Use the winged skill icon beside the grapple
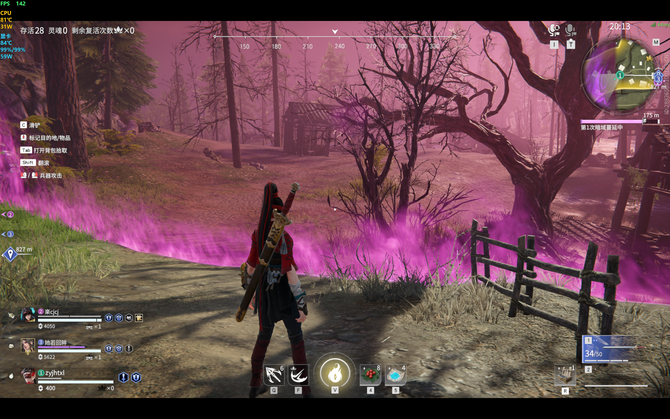The height and width of the screenshot is (419, 670). click(297, 375)
